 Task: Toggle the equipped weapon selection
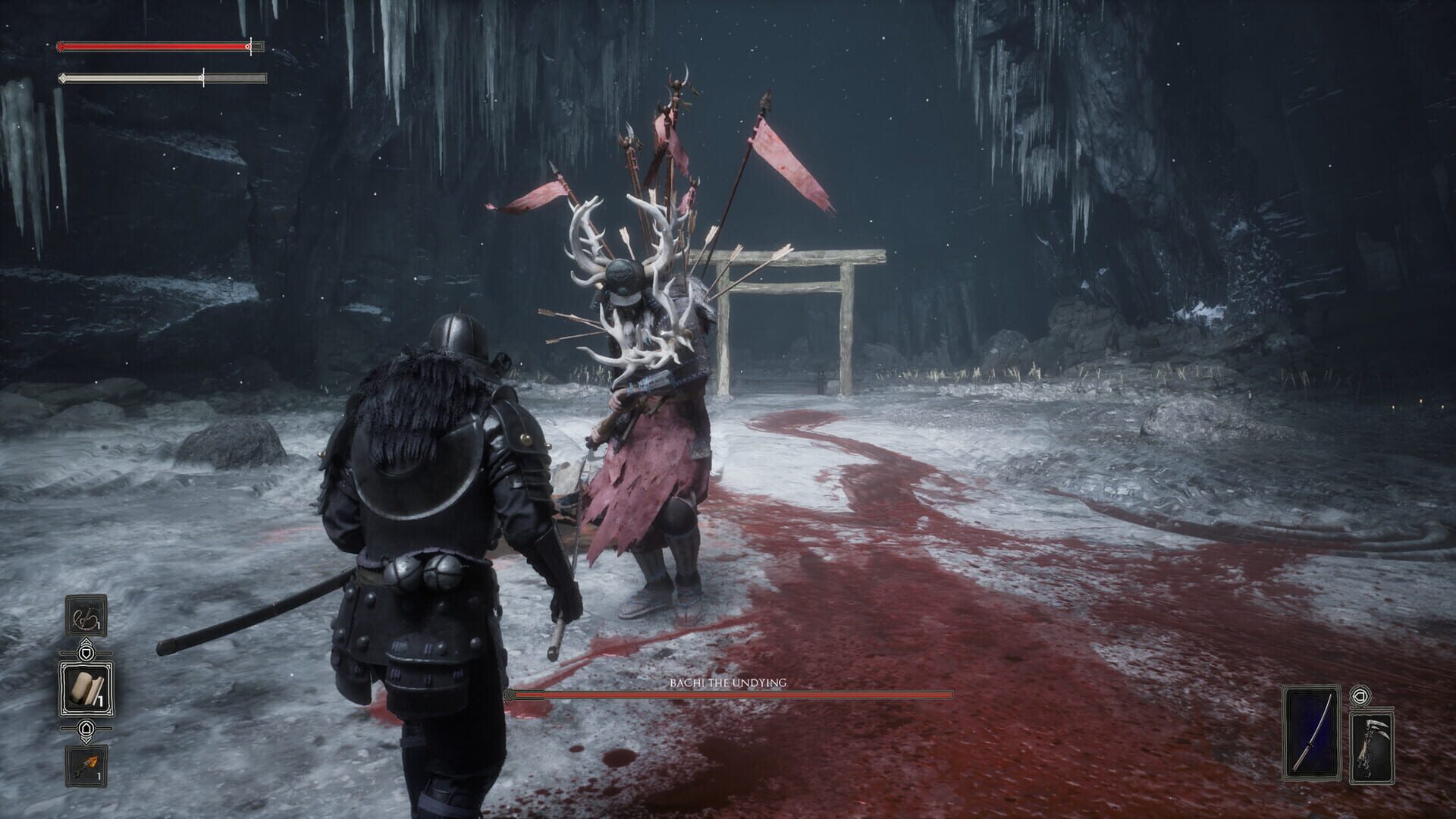(x=1312, y=733)
